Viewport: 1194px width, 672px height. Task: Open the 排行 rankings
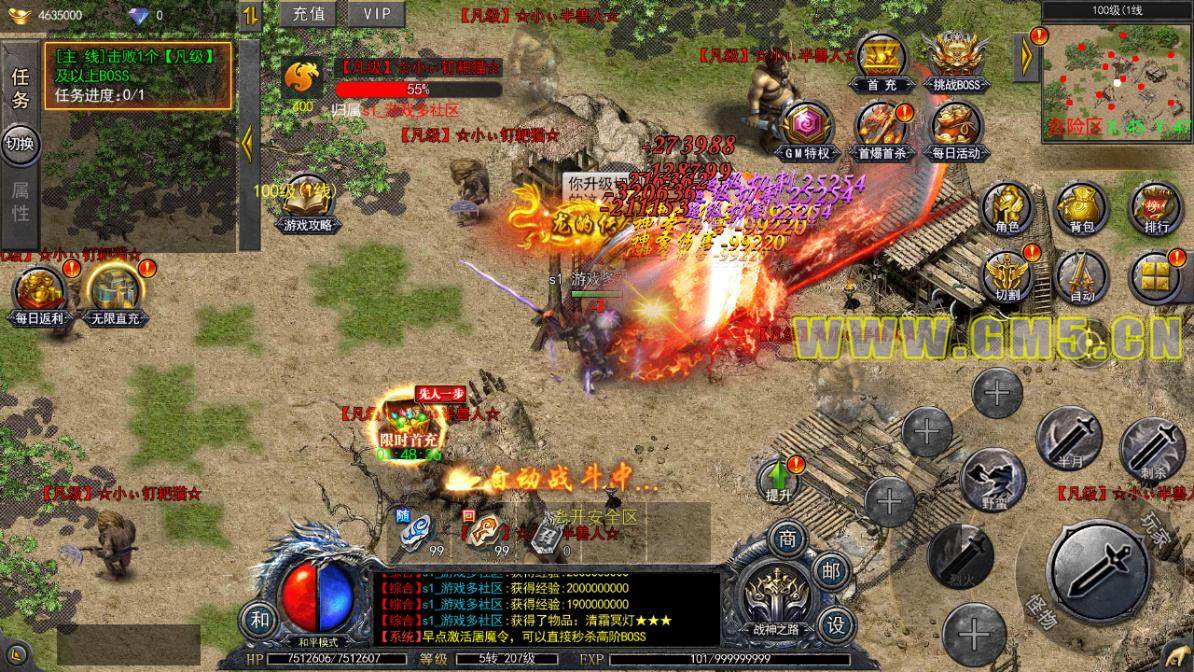click(x=1153, y=209)
